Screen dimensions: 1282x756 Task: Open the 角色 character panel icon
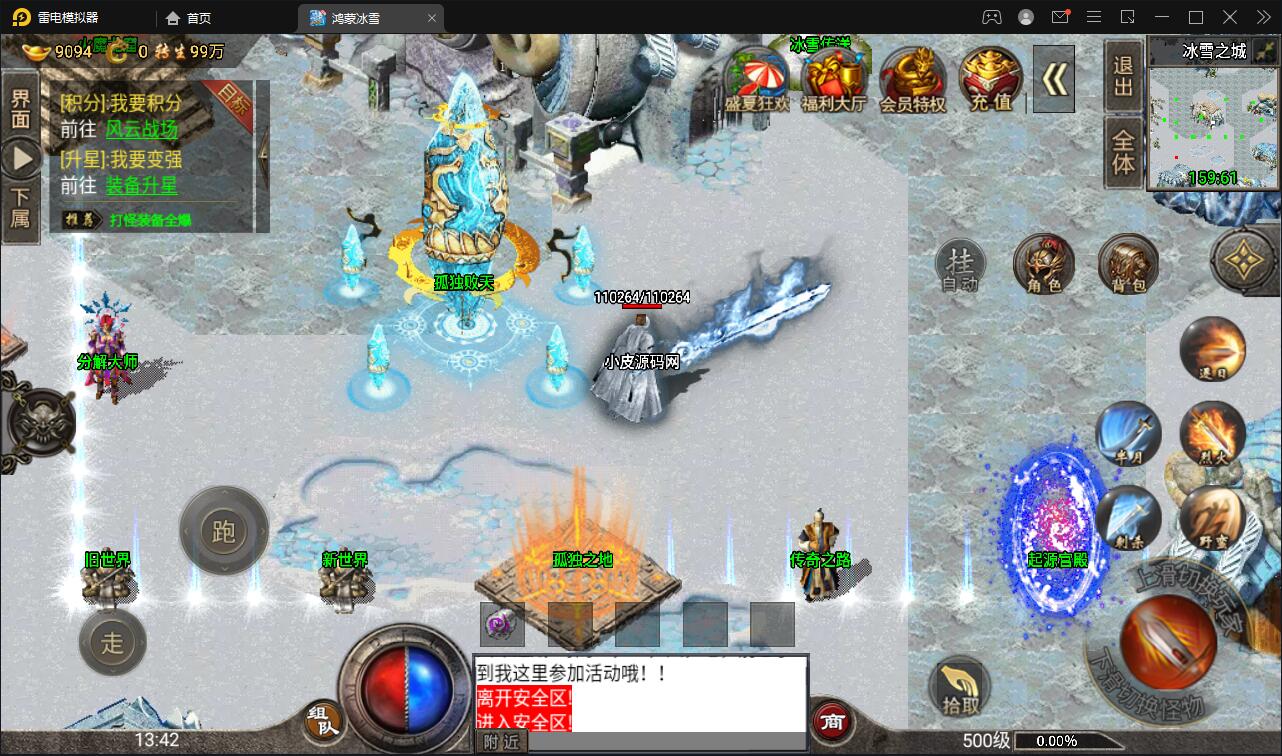[x=1044, y=265]
